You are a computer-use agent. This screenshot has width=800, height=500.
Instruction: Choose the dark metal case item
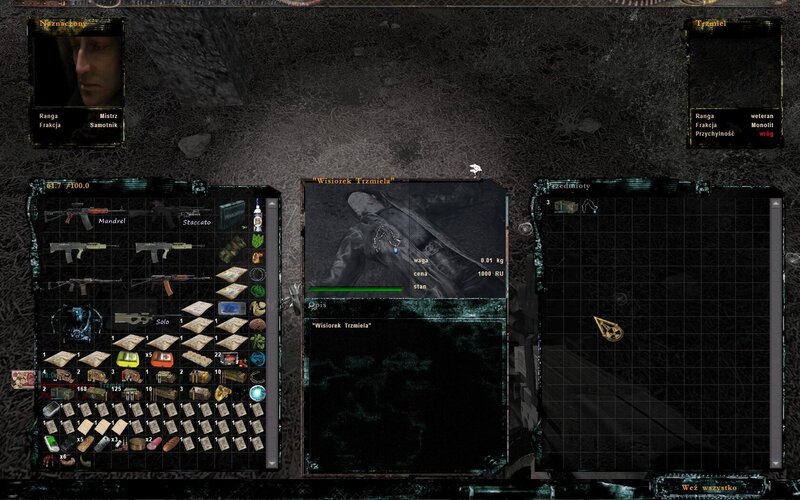click(231, 213)
